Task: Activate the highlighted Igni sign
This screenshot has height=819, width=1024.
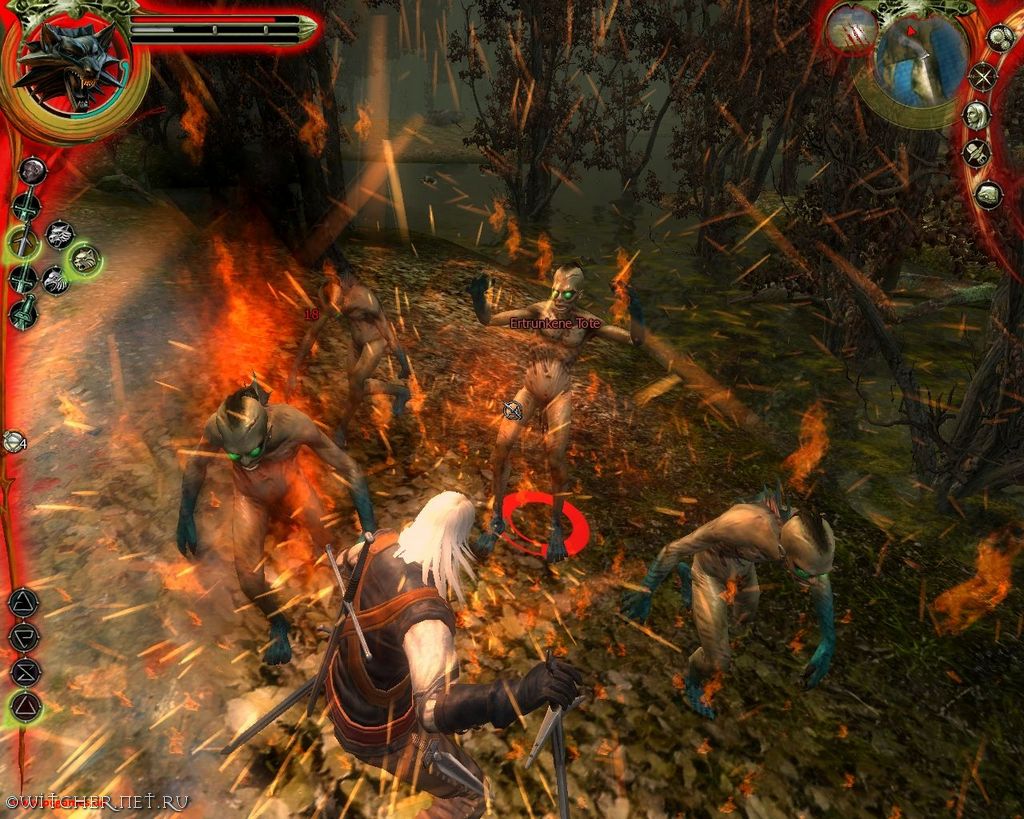Action: (x=24, y=706)
